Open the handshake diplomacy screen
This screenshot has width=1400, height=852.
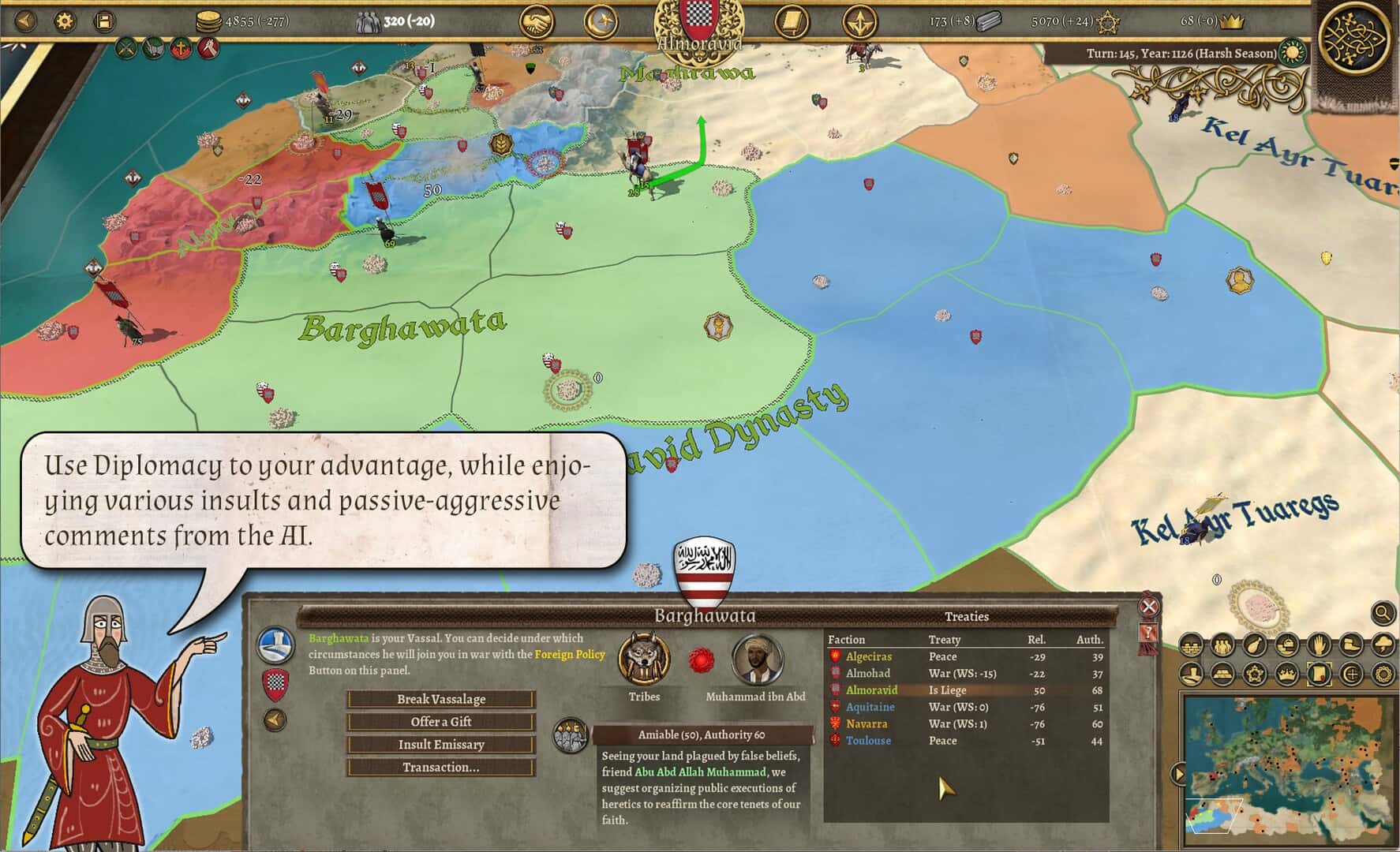click(537, 22)
